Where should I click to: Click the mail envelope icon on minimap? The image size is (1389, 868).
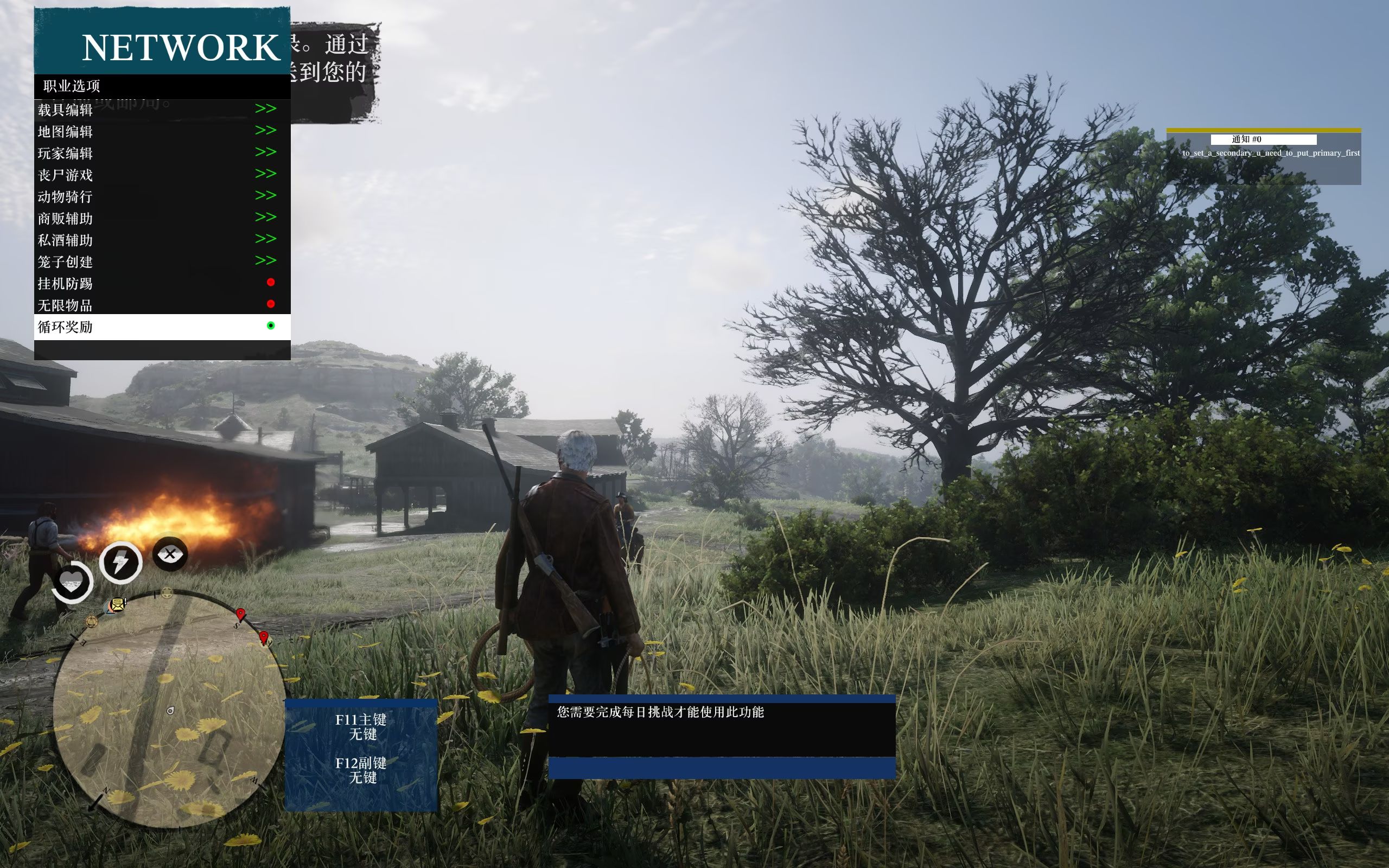[x=118, y=604]
